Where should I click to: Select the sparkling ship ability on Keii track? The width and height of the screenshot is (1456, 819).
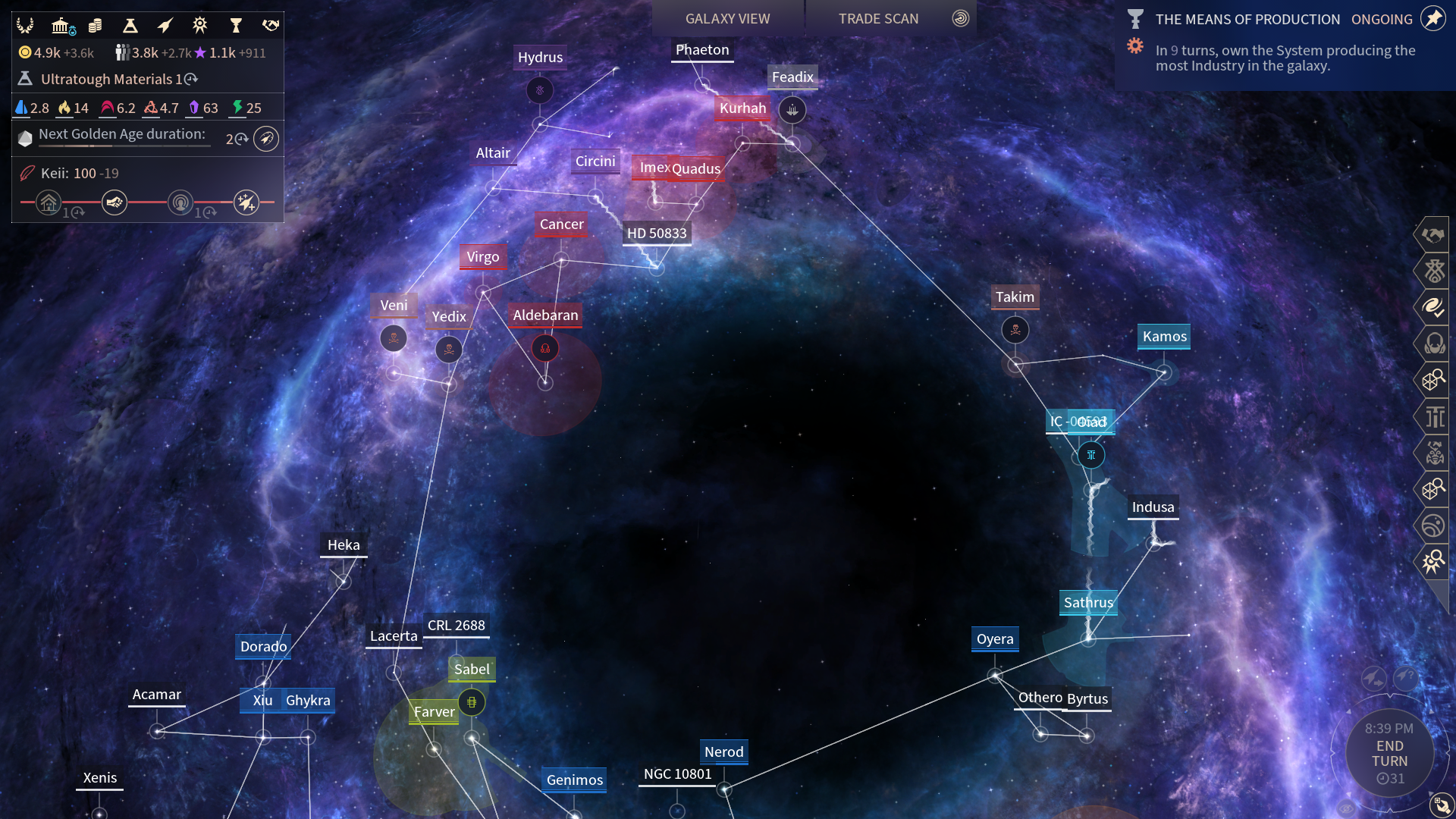coord(246,202)
